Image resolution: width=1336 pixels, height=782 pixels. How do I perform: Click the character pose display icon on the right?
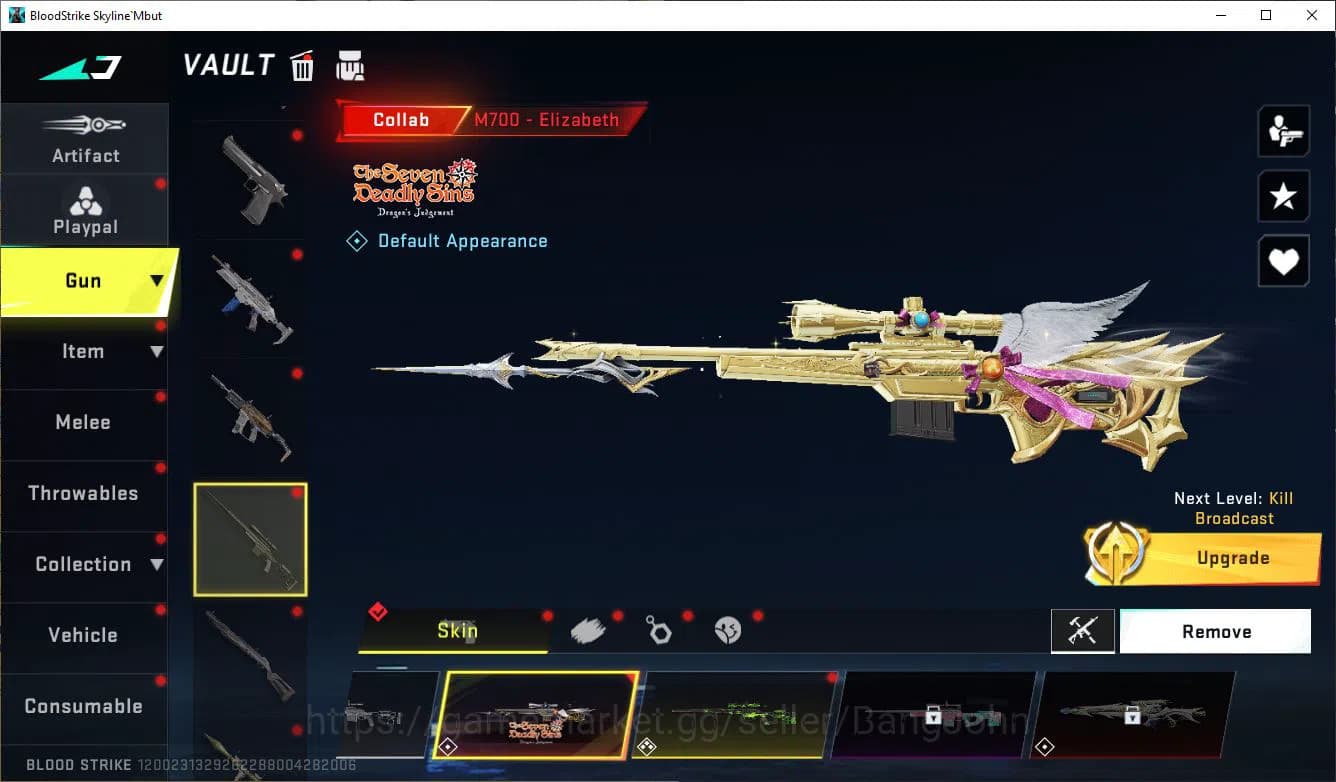click(x=1284, y=131)
